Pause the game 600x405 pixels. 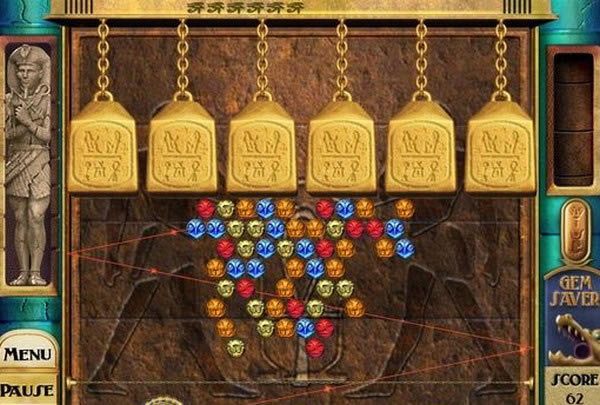27,391
